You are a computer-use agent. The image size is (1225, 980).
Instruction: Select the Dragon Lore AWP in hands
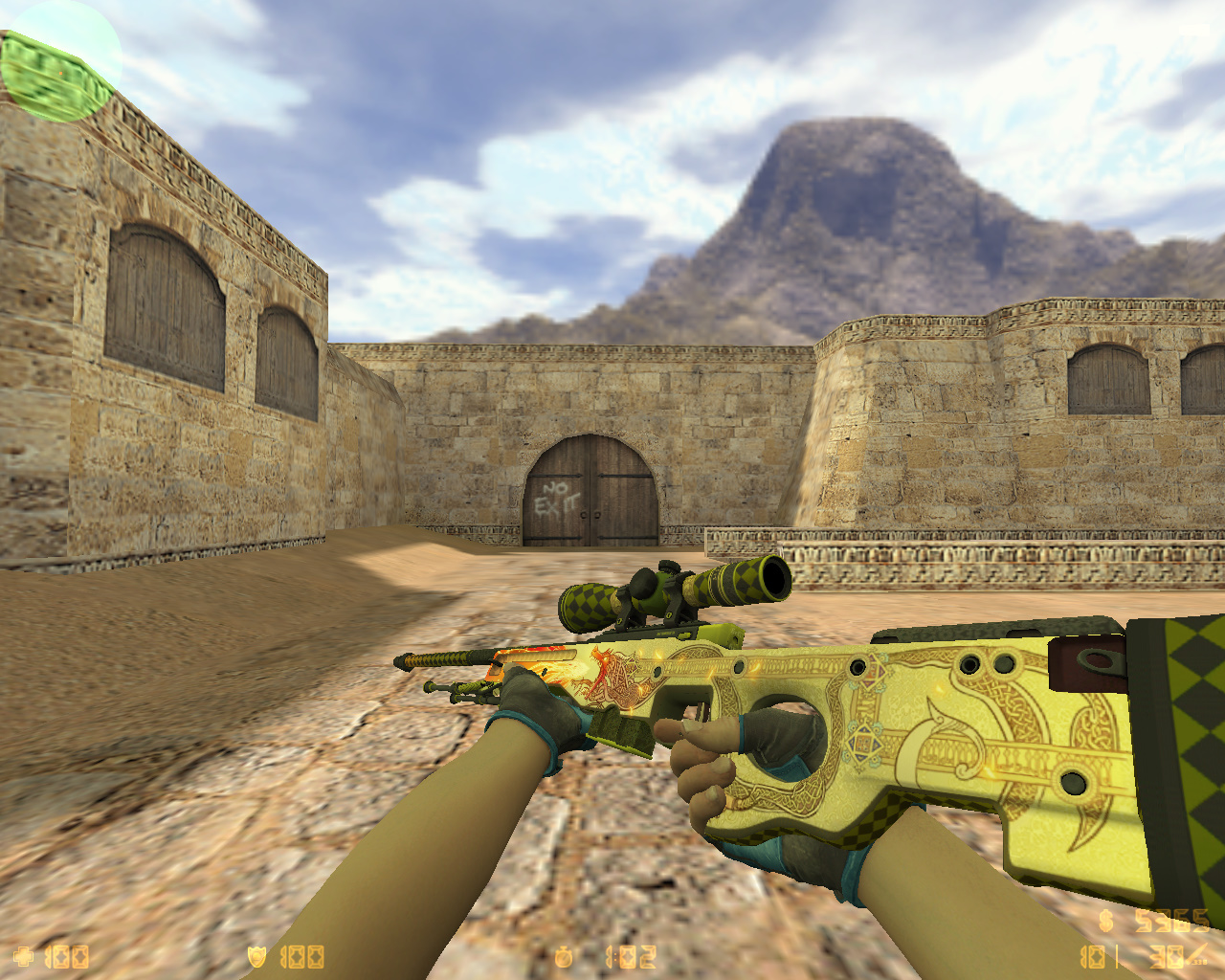coord(861,727)
